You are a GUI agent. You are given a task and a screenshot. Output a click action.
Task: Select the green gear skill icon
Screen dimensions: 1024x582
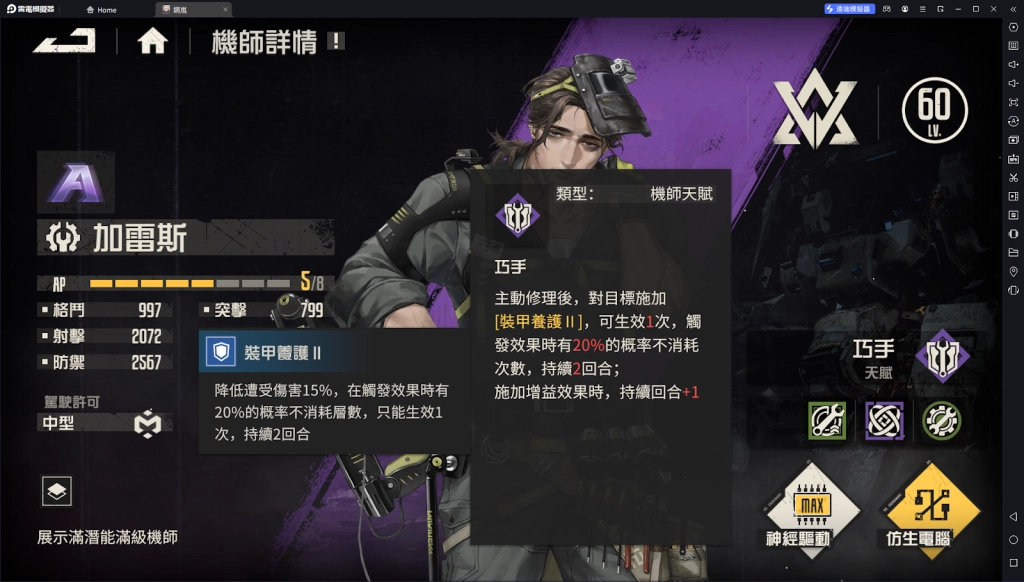point(941,421)
